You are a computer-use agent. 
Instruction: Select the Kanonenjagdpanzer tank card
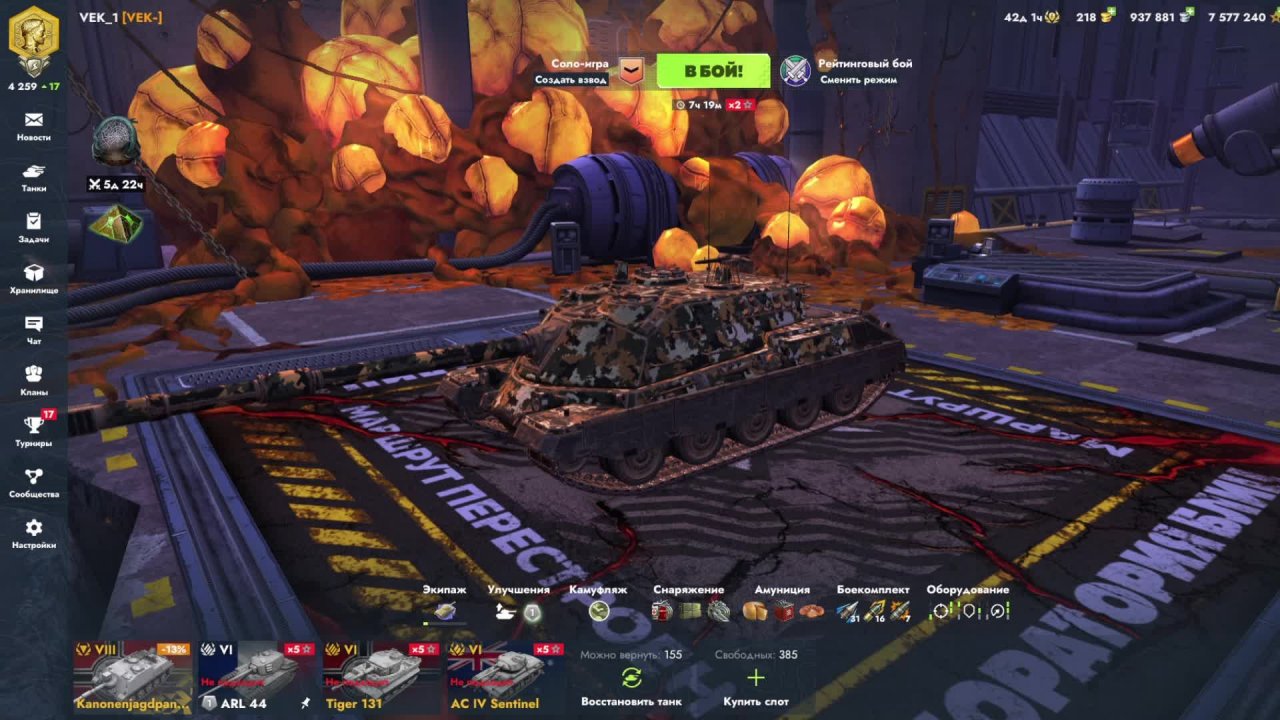point(133,676)
